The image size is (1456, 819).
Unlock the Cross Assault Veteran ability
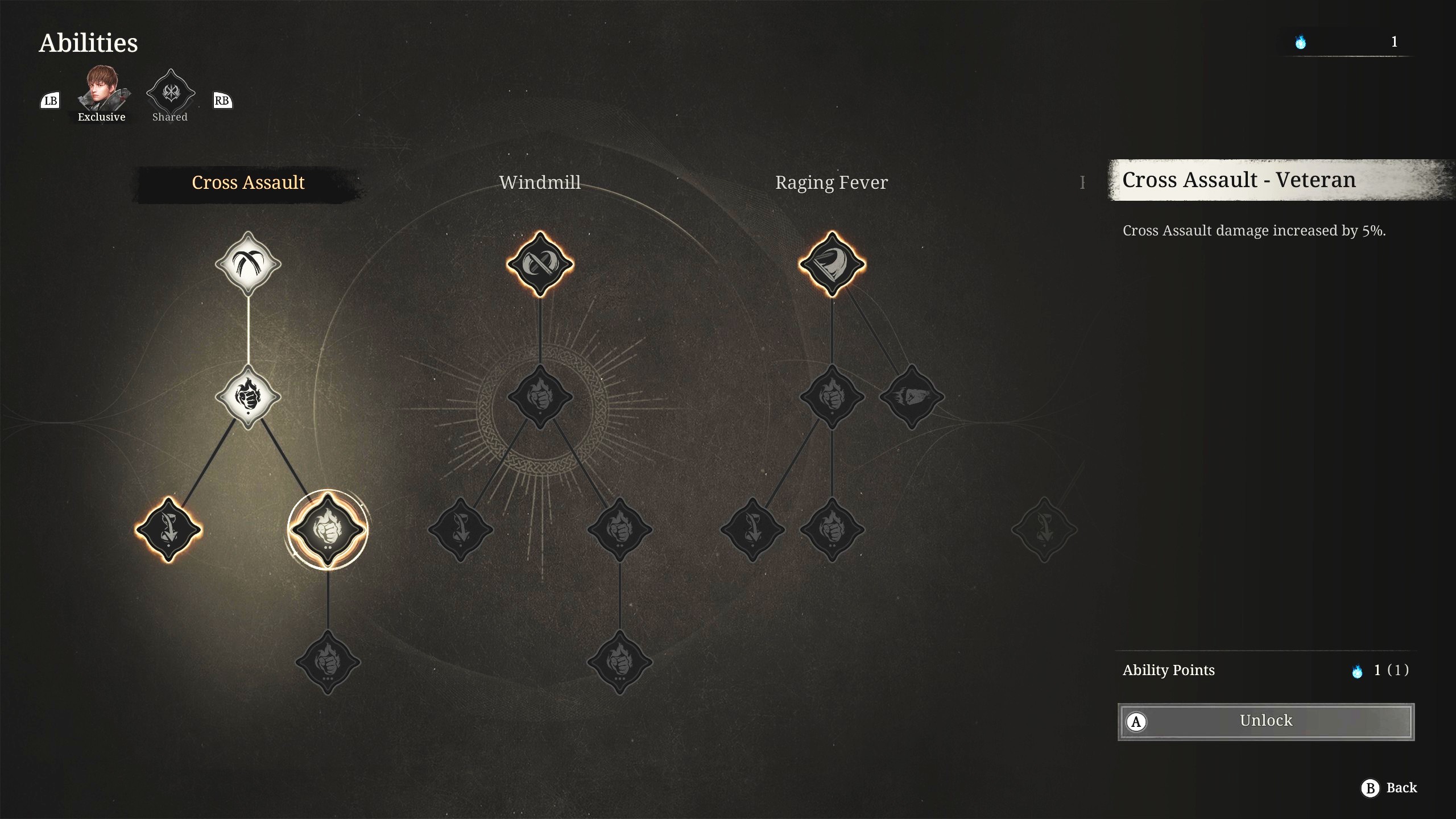tap(1265, 721)
